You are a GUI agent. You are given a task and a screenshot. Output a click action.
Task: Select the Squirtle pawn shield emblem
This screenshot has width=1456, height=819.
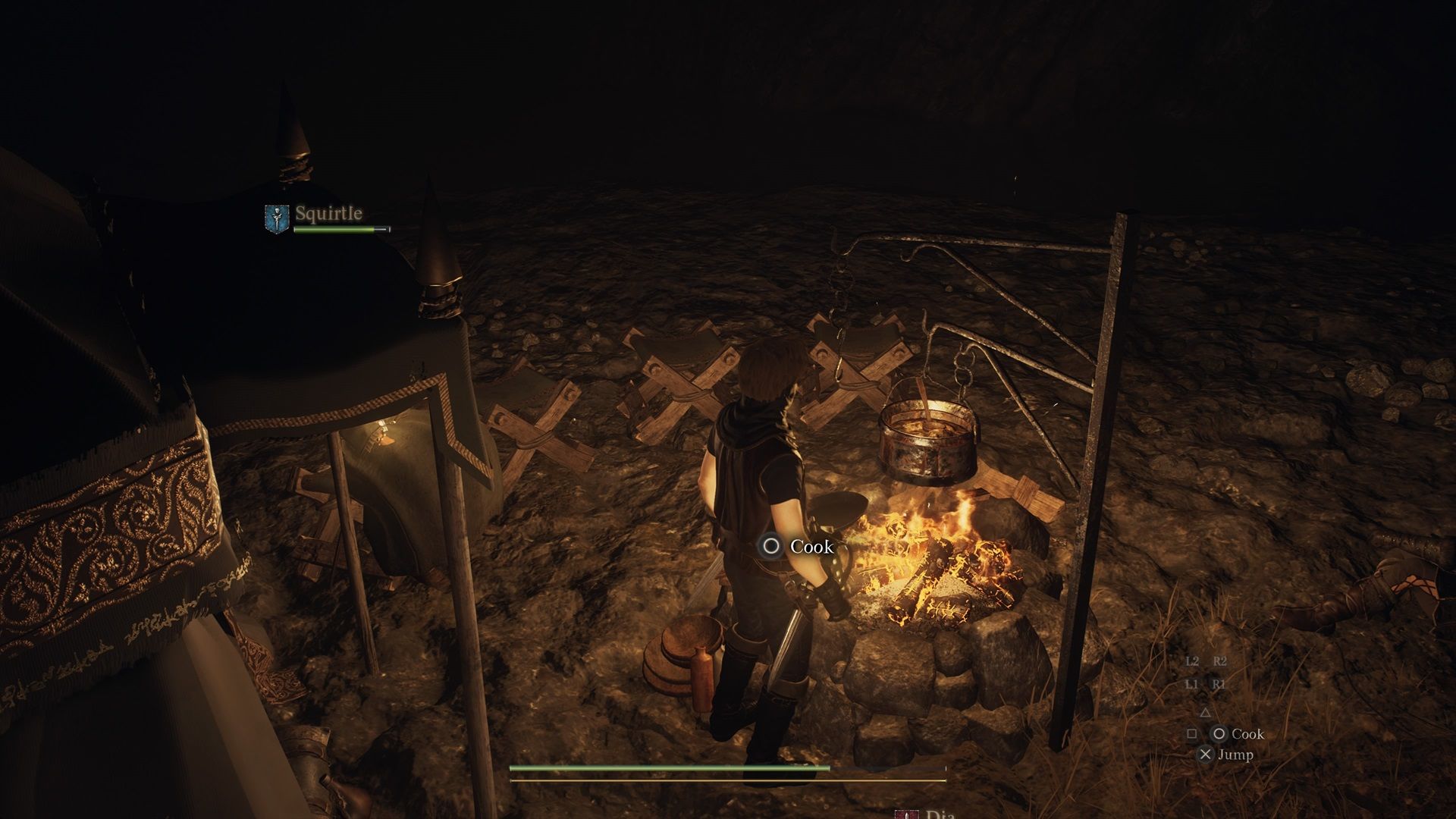click(x=276, y=218)
